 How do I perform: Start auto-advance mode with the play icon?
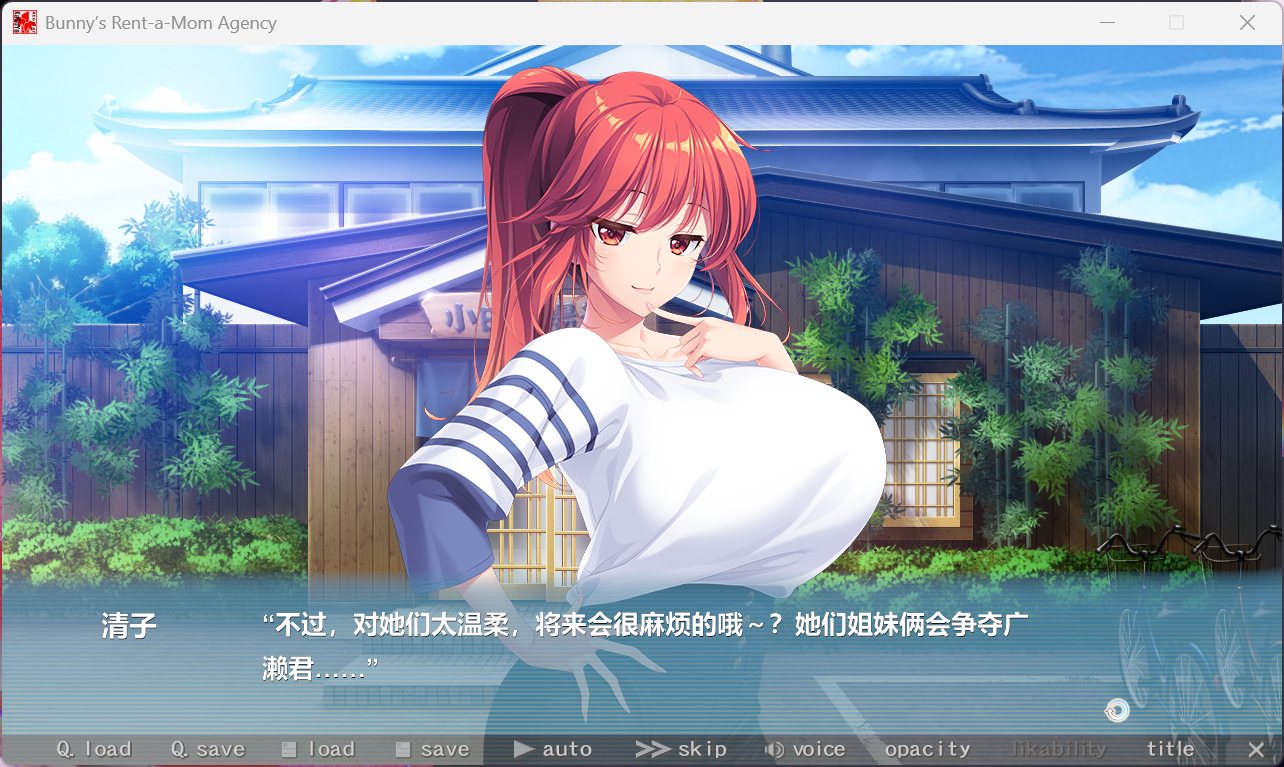[553, 748]
